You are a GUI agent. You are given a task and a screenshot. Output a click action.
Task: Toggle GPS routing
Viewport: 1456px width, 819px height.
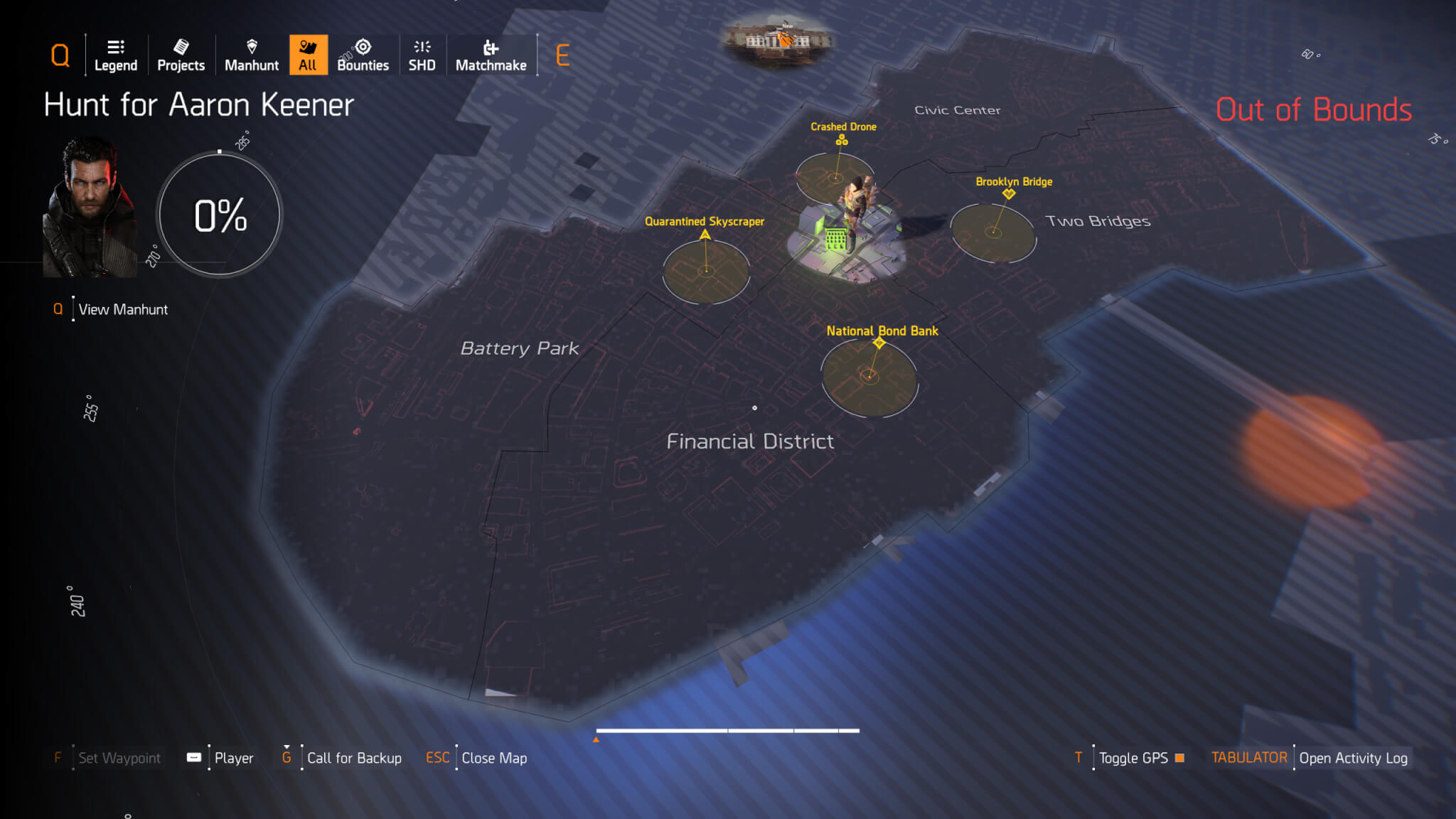click(x=1133, y=758)
